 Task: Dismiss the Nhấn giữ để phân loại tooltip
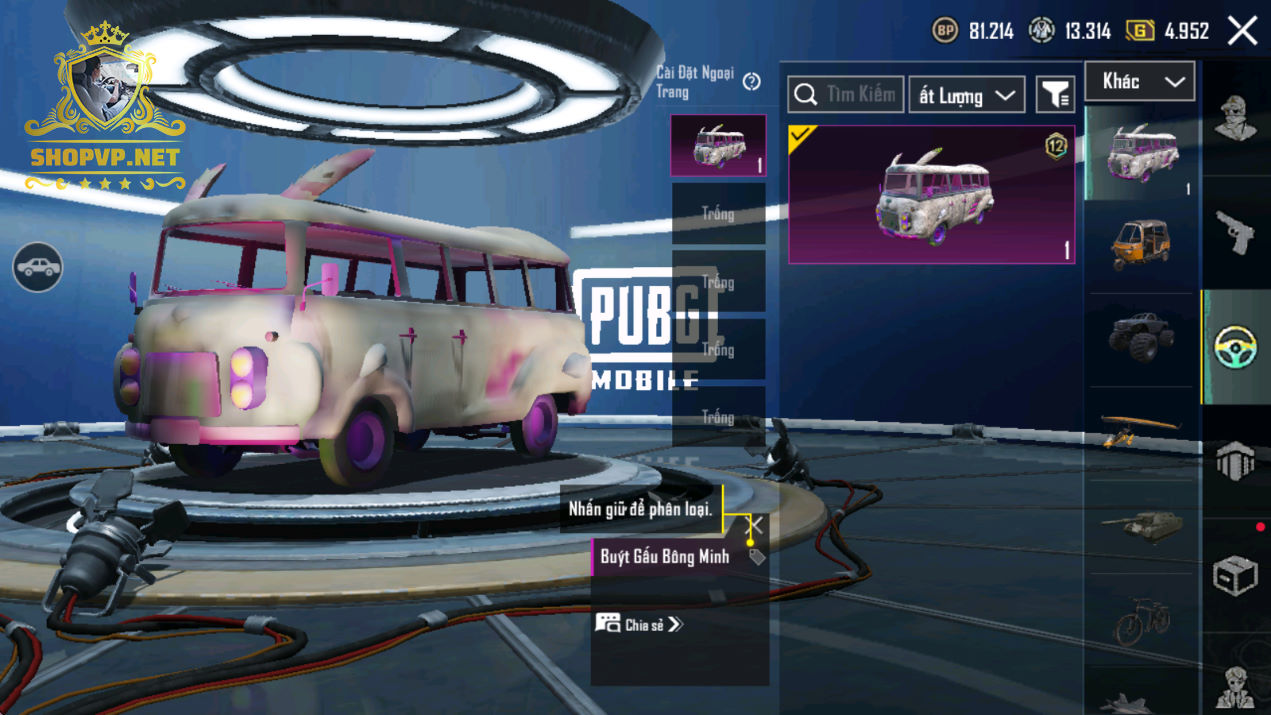755,524
